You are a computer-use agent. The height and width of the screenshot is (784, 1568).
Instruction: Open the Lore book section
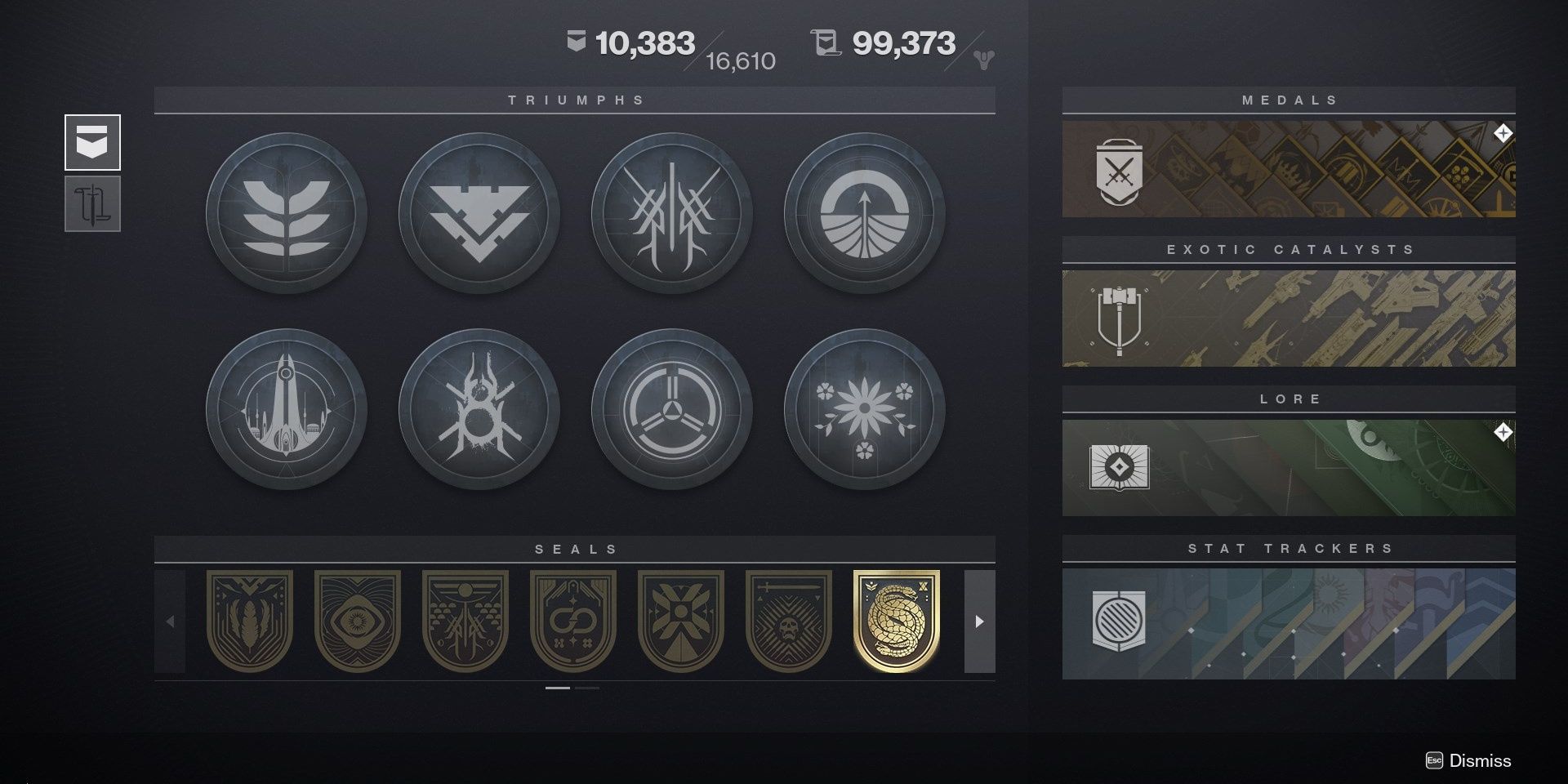pyautogui.click(x=1290, y=467)
